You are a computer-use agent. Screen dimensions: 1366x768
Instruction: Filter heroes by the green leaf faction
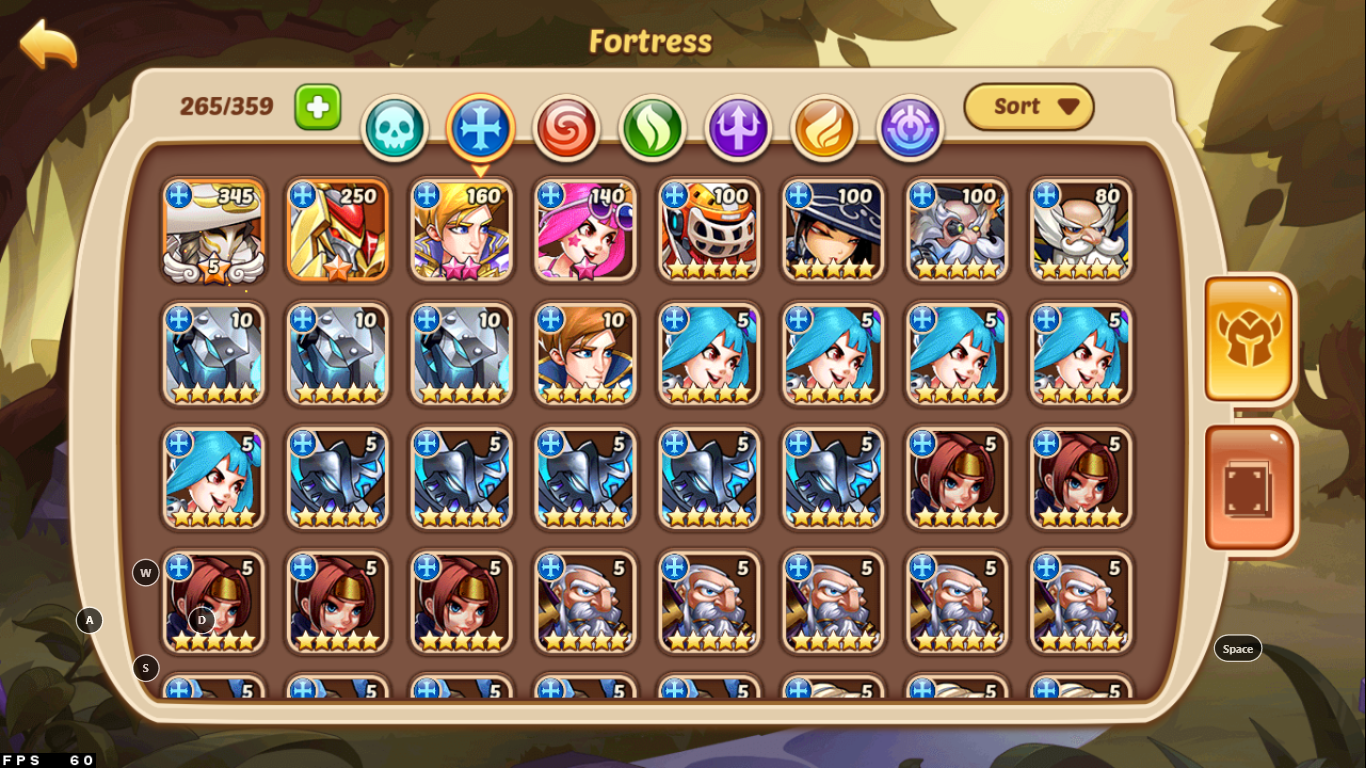point(651,129)
